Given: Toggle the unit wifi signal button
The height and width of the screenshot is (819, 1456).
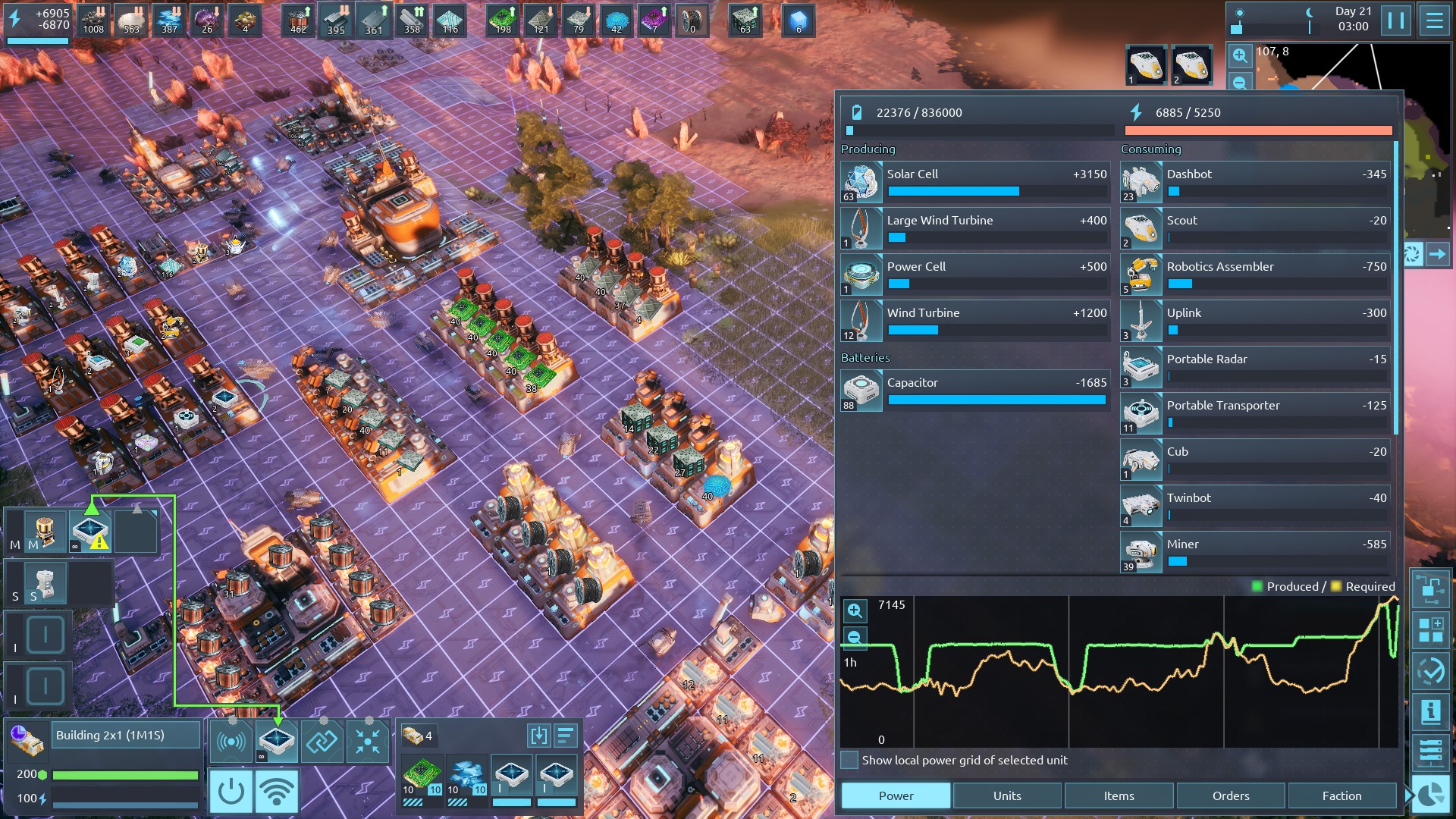Looking at the screenshot, I should [x=277, y=791].
